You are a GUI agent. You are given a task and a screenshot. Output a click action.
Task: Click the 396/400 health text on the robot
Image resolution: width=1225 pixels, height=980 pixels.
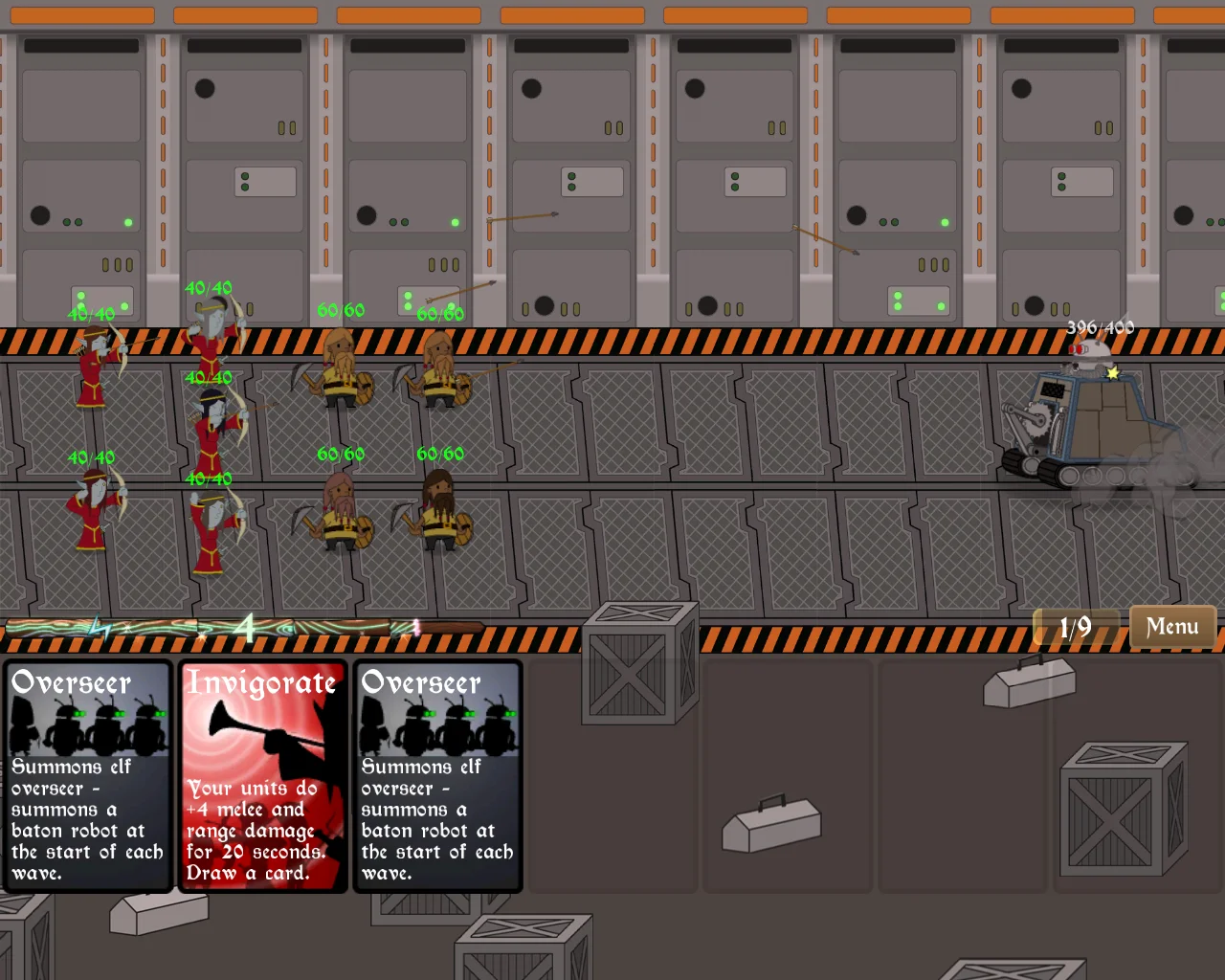point(1099,327)
